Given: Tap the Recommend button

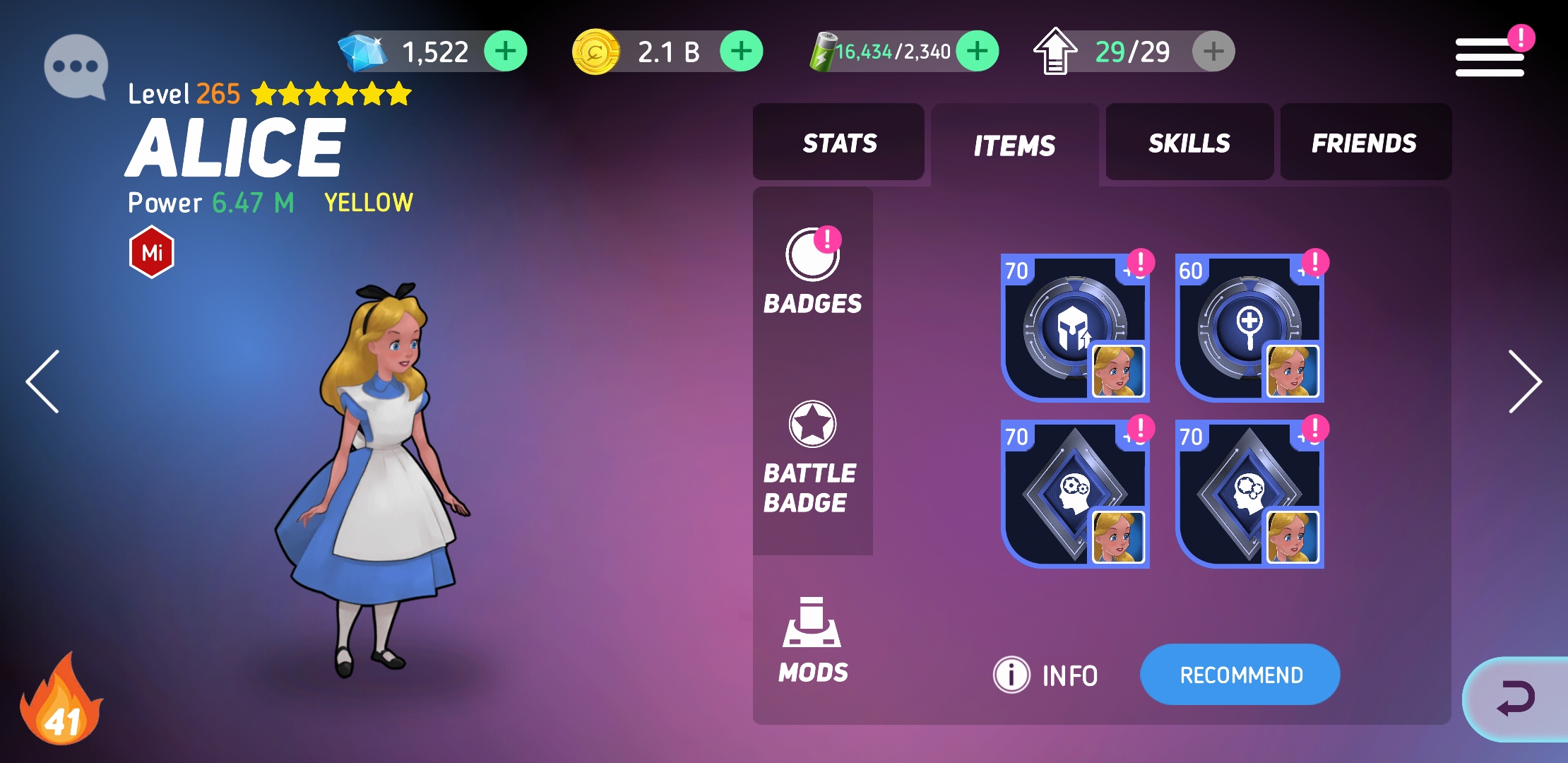Looking at the screenshot, I should coord(1240,675).
